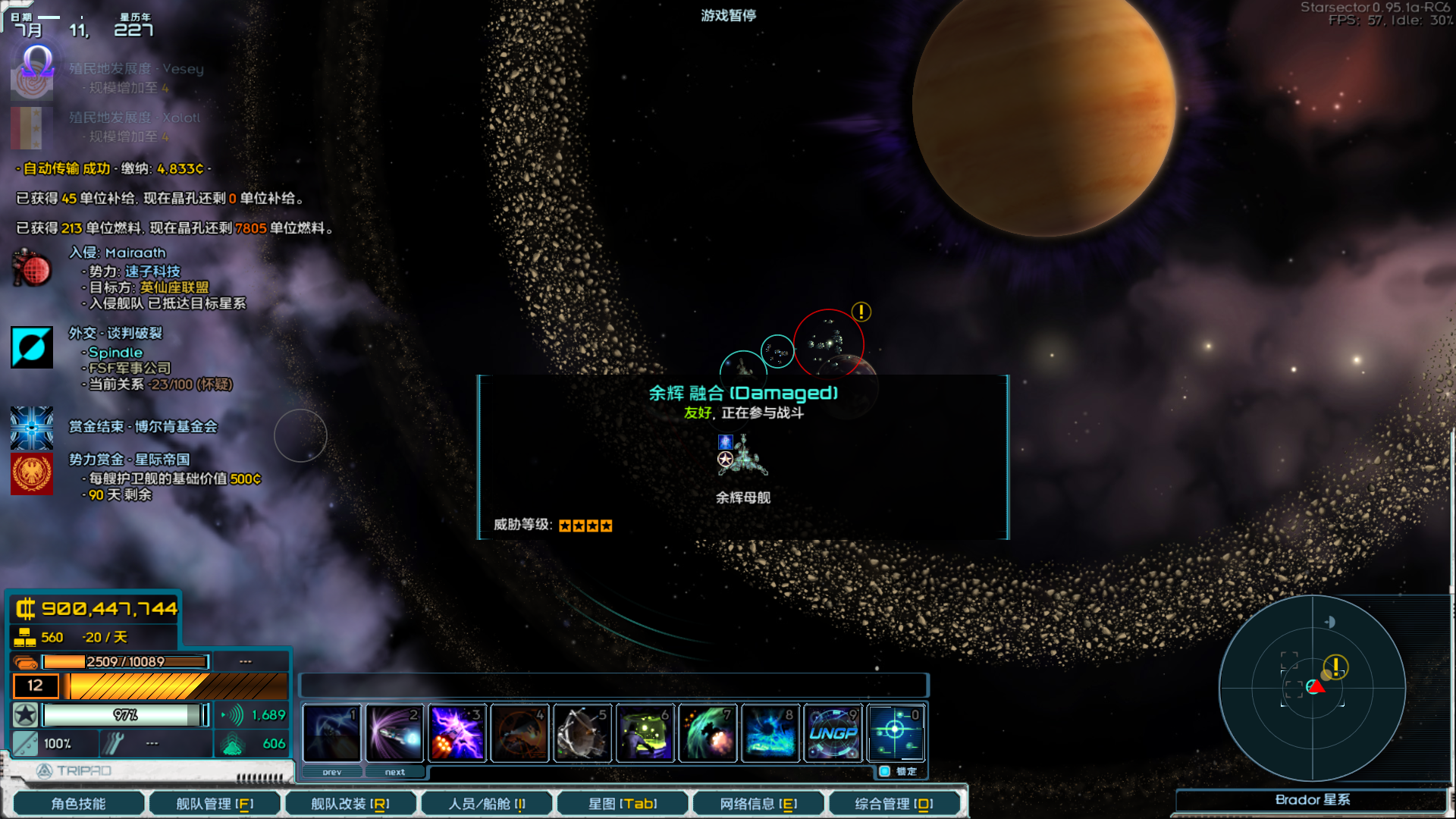Screen dimensions: 1456x819
Task: Switch to the prev ability bar
Action: (332, 772)
